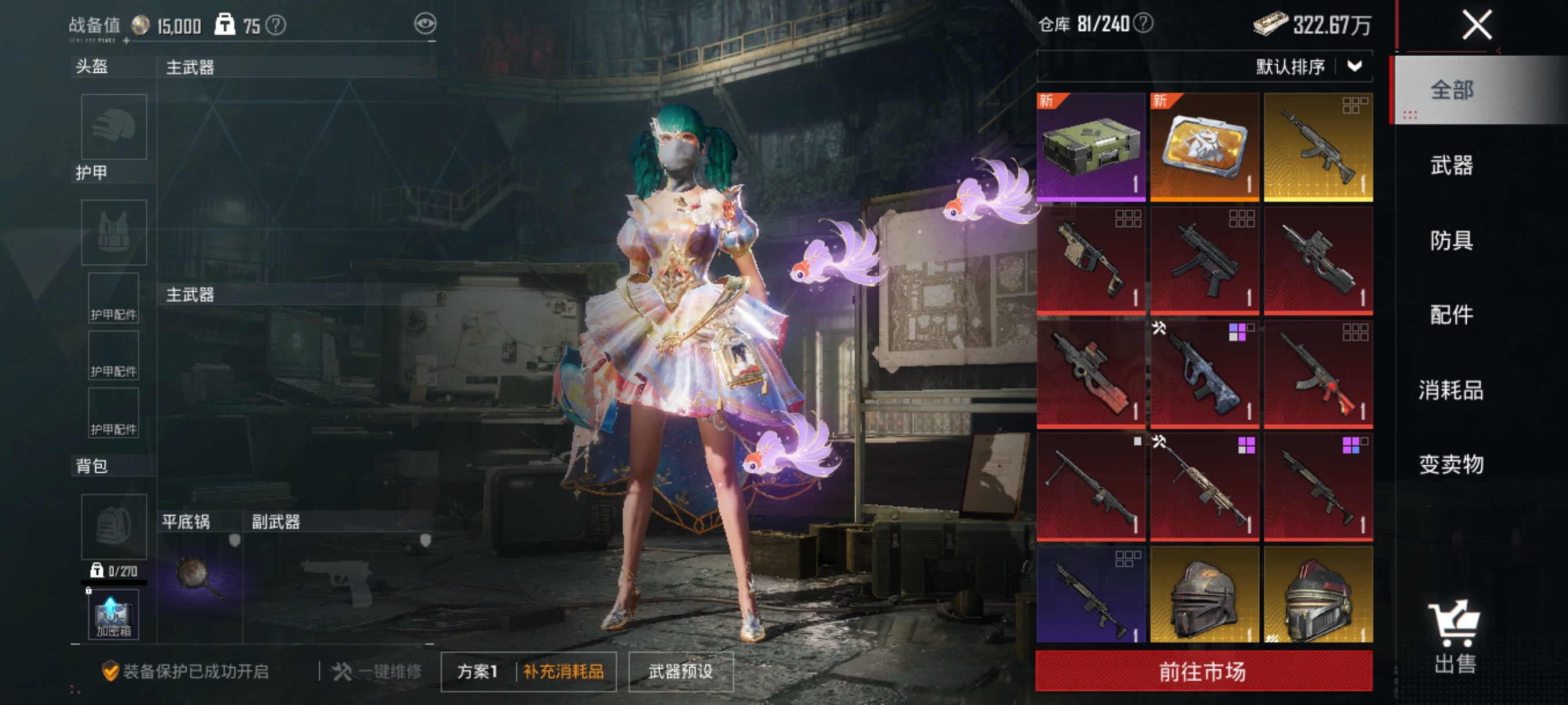Pick the orange card item marked new

pyautogui.click(x=1204, y=147)
